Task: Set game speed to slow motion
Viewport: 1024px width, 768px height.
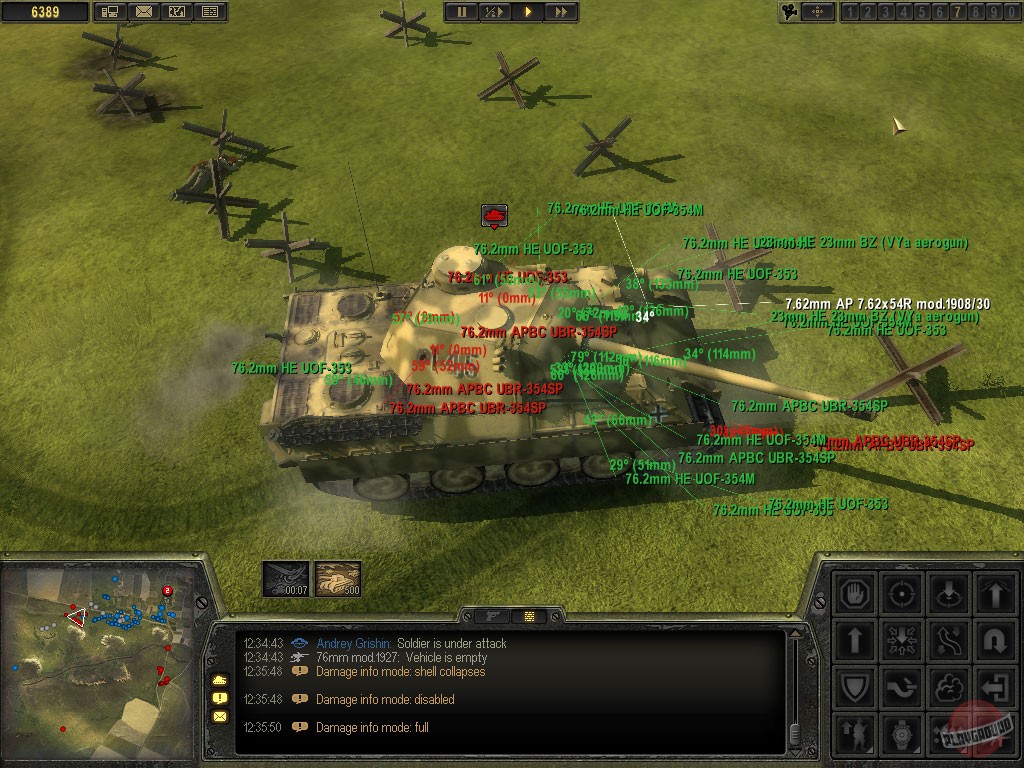Action: 494,12
